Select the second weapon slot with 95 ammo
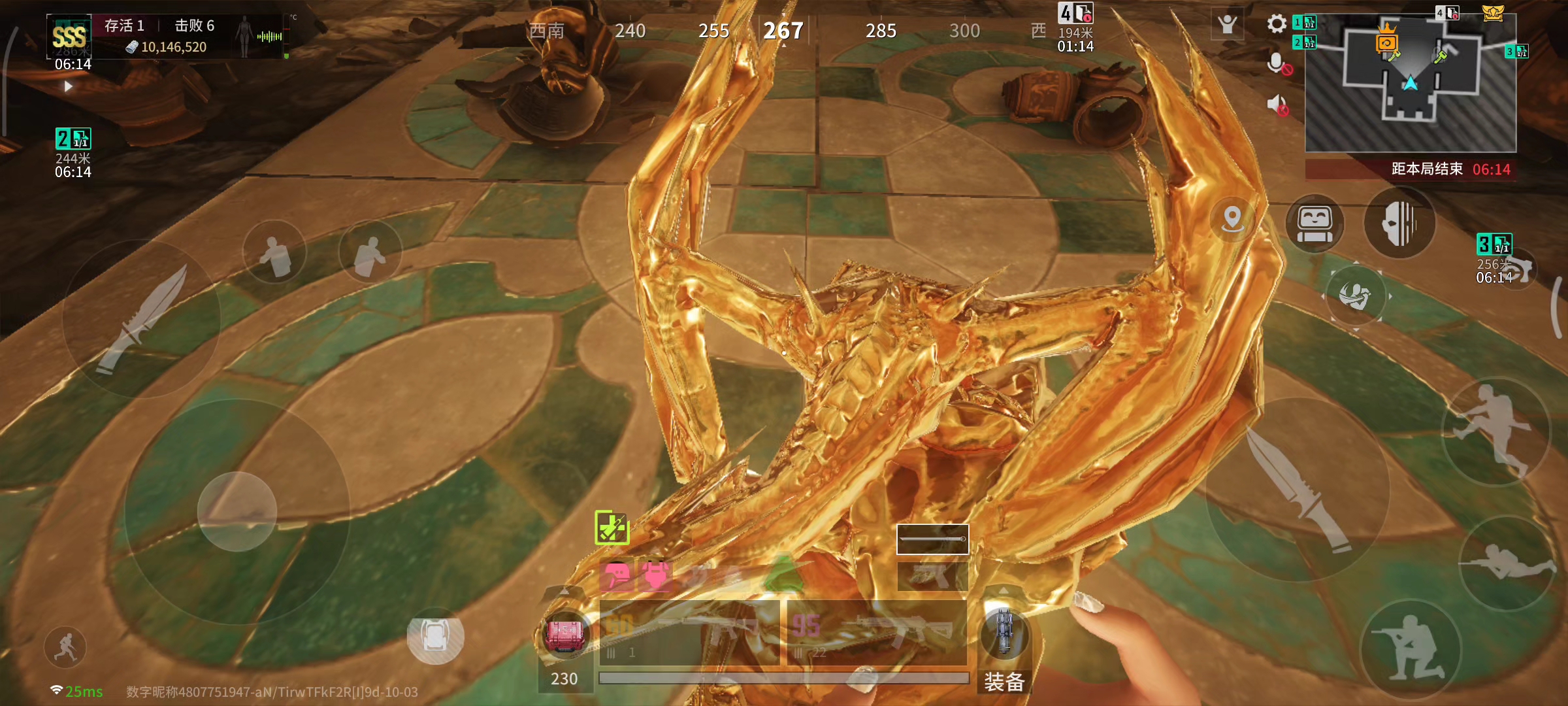 click(x=877, y=633)
